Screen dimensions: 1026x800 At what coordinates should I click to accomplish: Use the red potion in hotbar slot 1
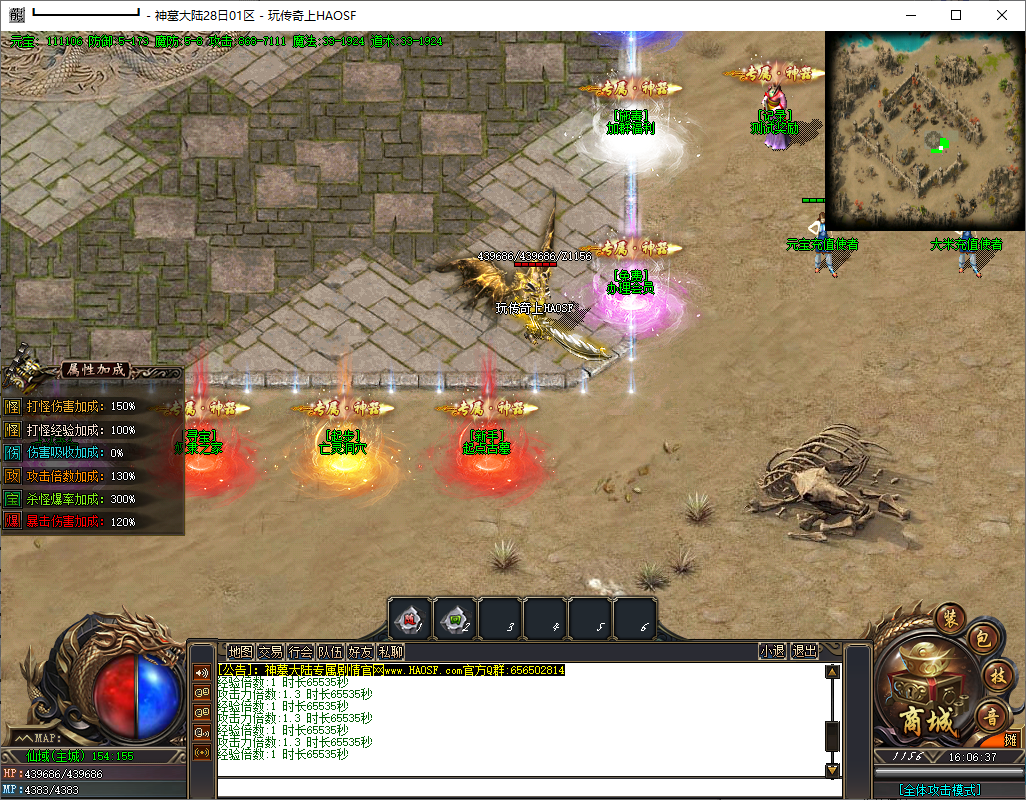coord(410,620)
